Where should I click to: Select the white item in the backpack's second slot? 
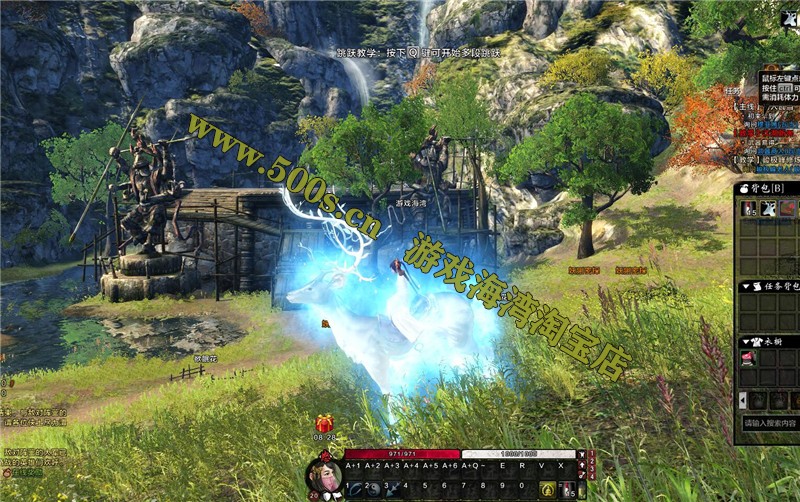pos(768,208)
